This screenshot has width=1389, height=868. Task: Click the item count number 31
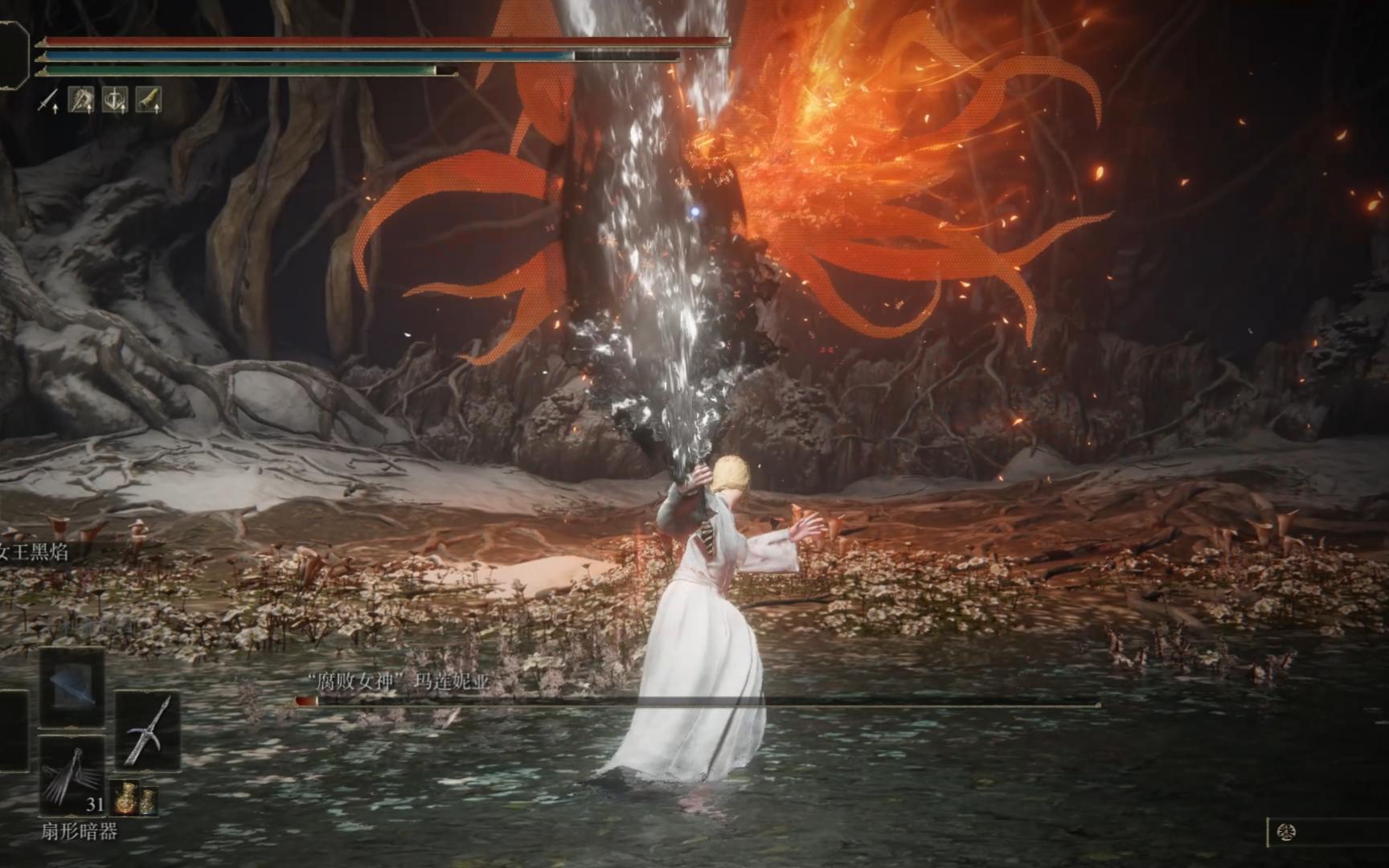[95, 805]
